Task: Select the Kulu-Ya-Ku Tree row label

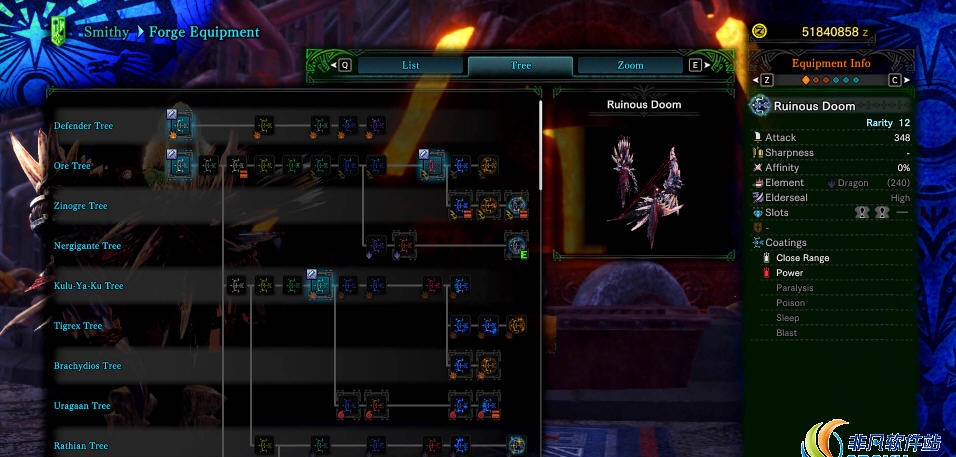Action: coord(88,286)
